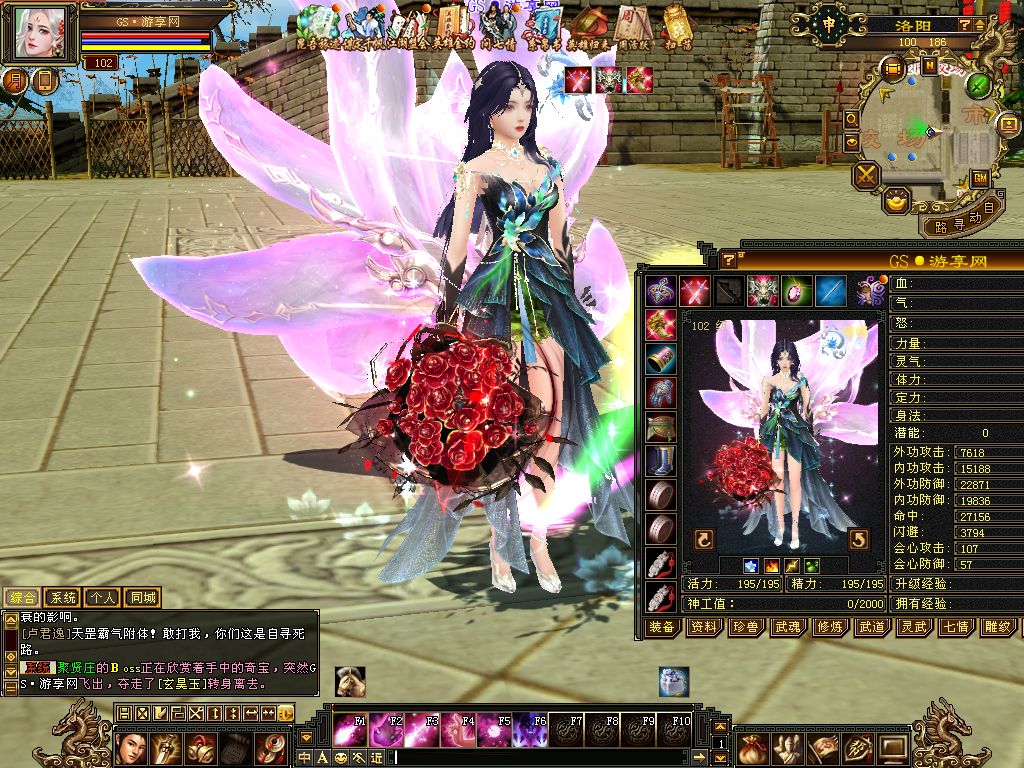The image size is (1024, 768).
Task: Click the player portrait in the top-left
Action: tap(42, 33)
